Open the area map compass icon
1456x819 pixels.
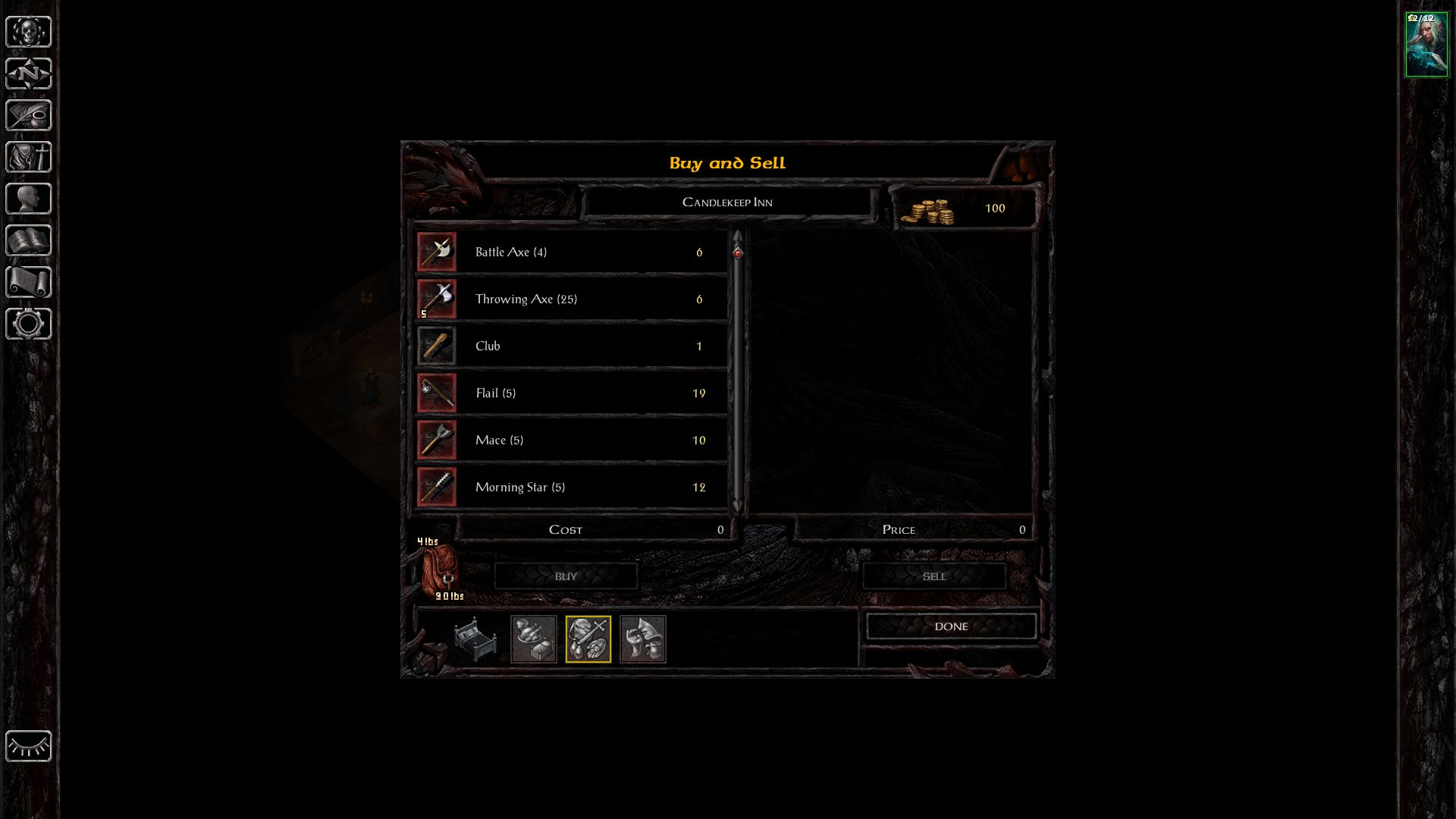click(x=29, y=74)
